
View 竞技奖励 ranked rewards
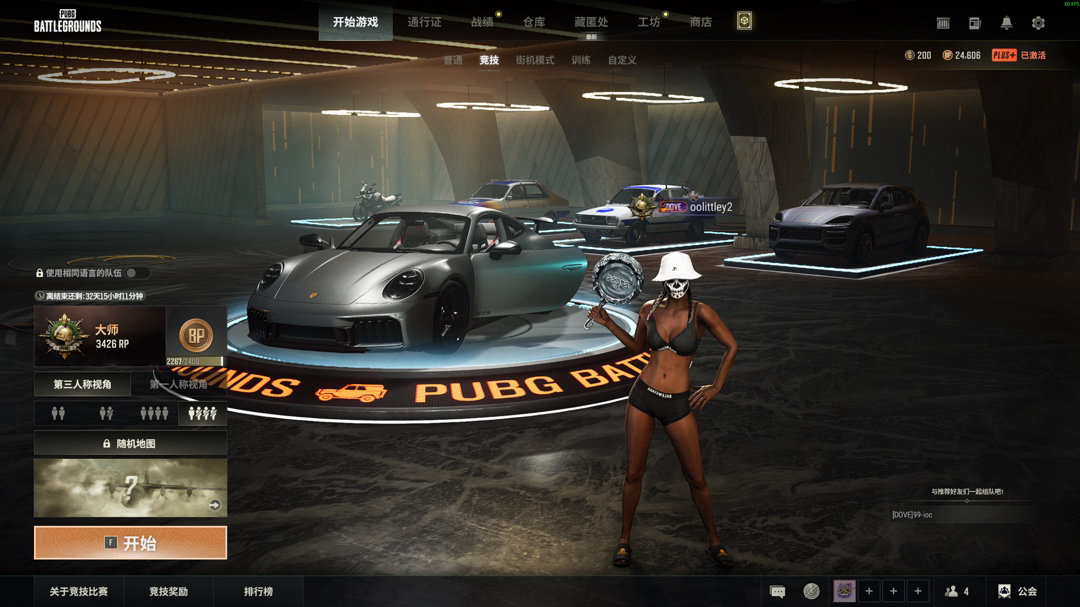click(x=168, y=591)
